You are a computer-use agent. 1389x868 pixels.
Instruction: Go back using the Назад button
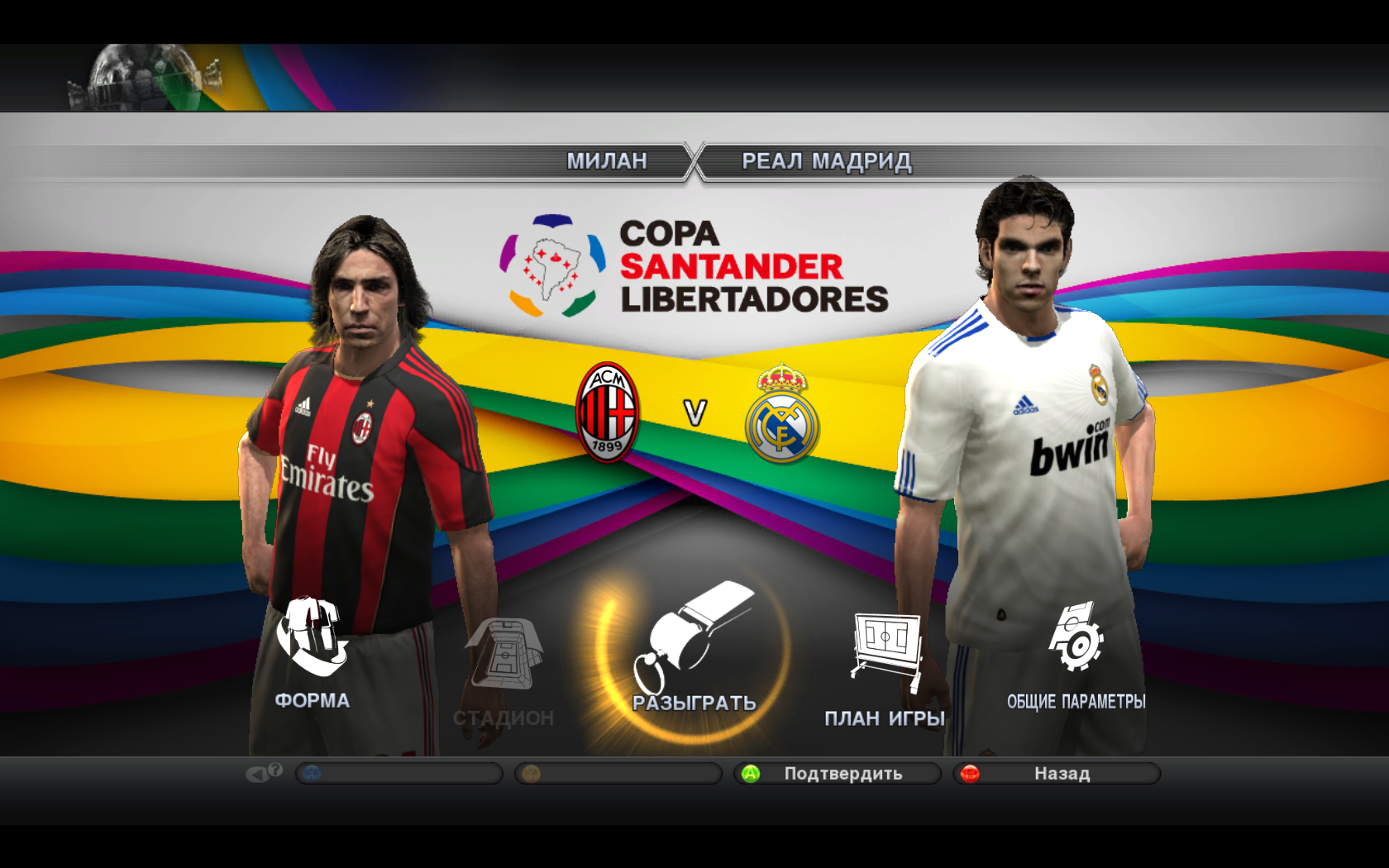[x=1057, y=774]
